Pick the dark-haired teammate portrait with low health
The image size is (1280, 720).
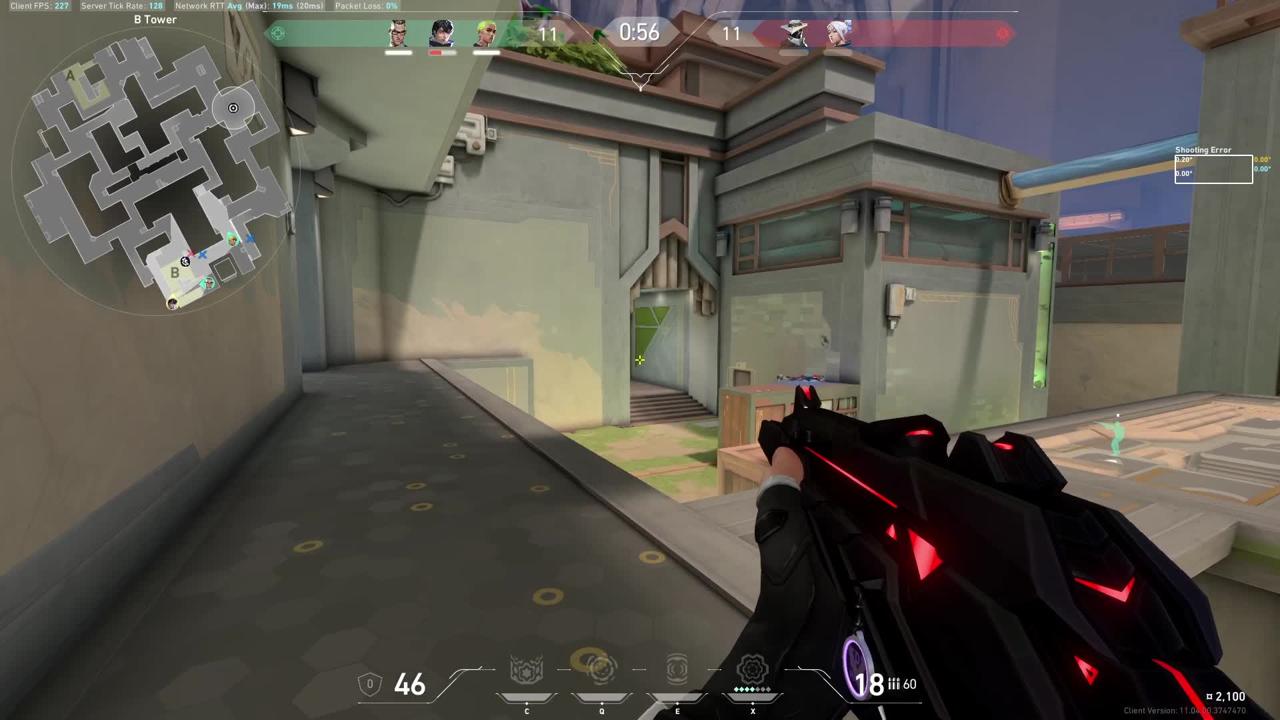(x=442, y=34)
